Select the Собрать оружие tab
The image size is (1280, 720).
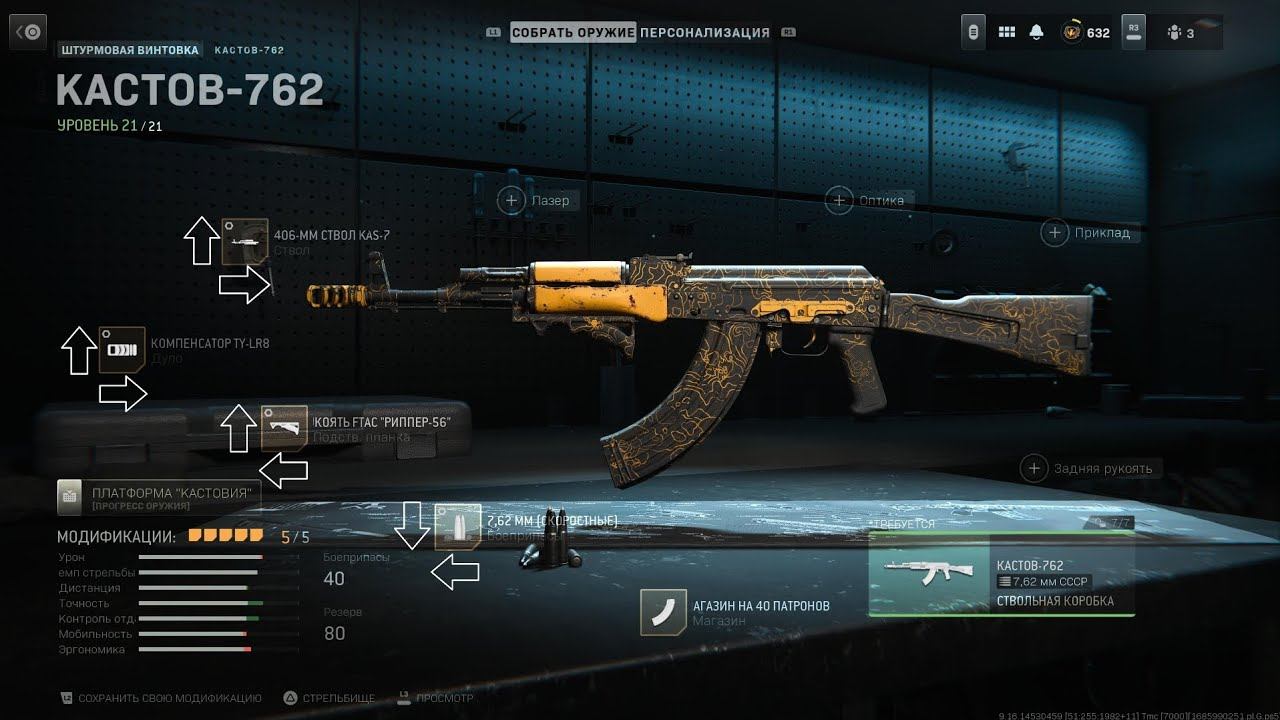click(573, 32)
